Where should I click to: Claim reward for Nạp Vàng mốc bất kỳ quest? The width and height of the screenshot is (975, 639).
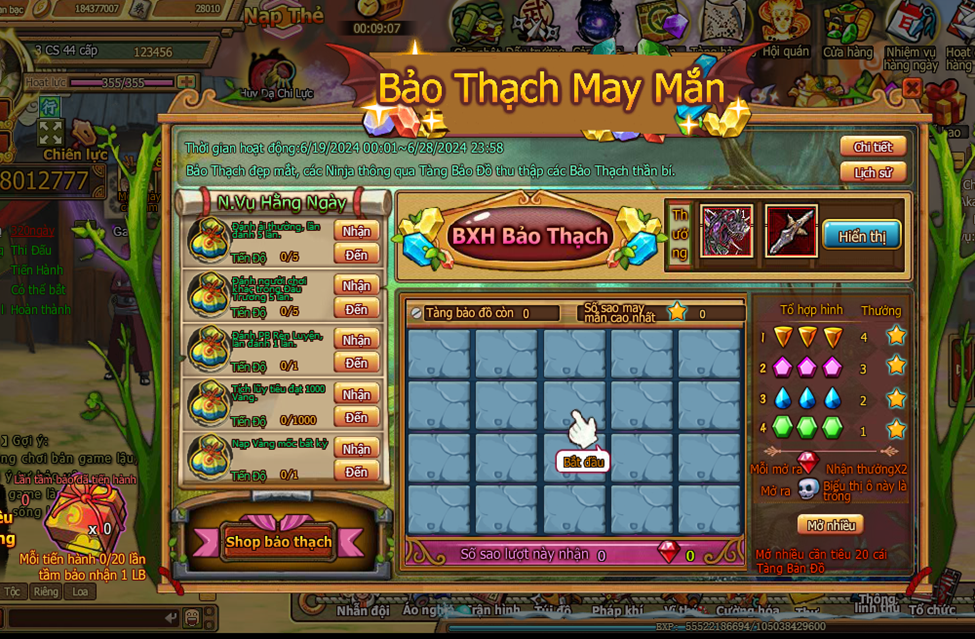coord(356,448)
